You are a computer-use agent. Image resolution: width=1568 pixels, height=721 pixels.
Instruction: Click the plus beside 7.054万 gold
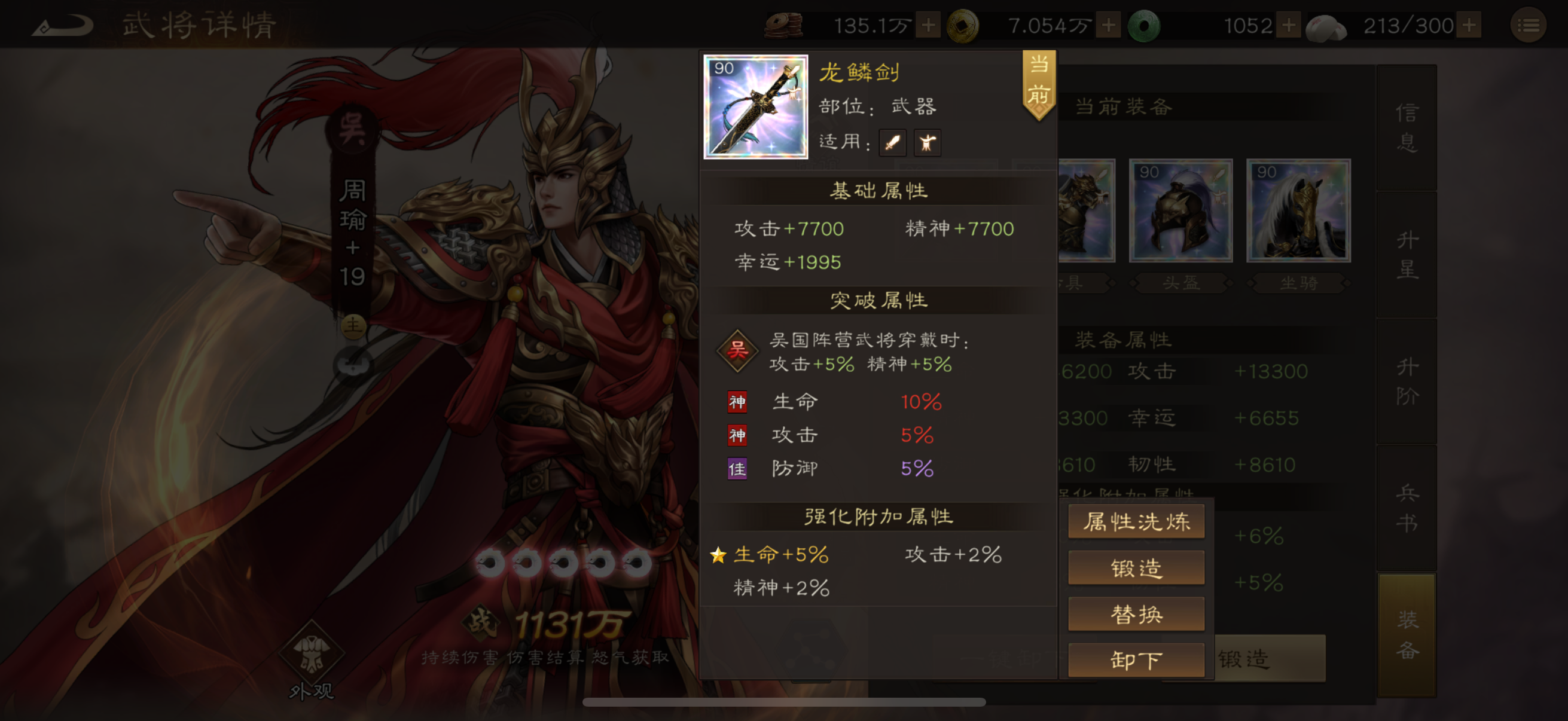pos(1109,25)
